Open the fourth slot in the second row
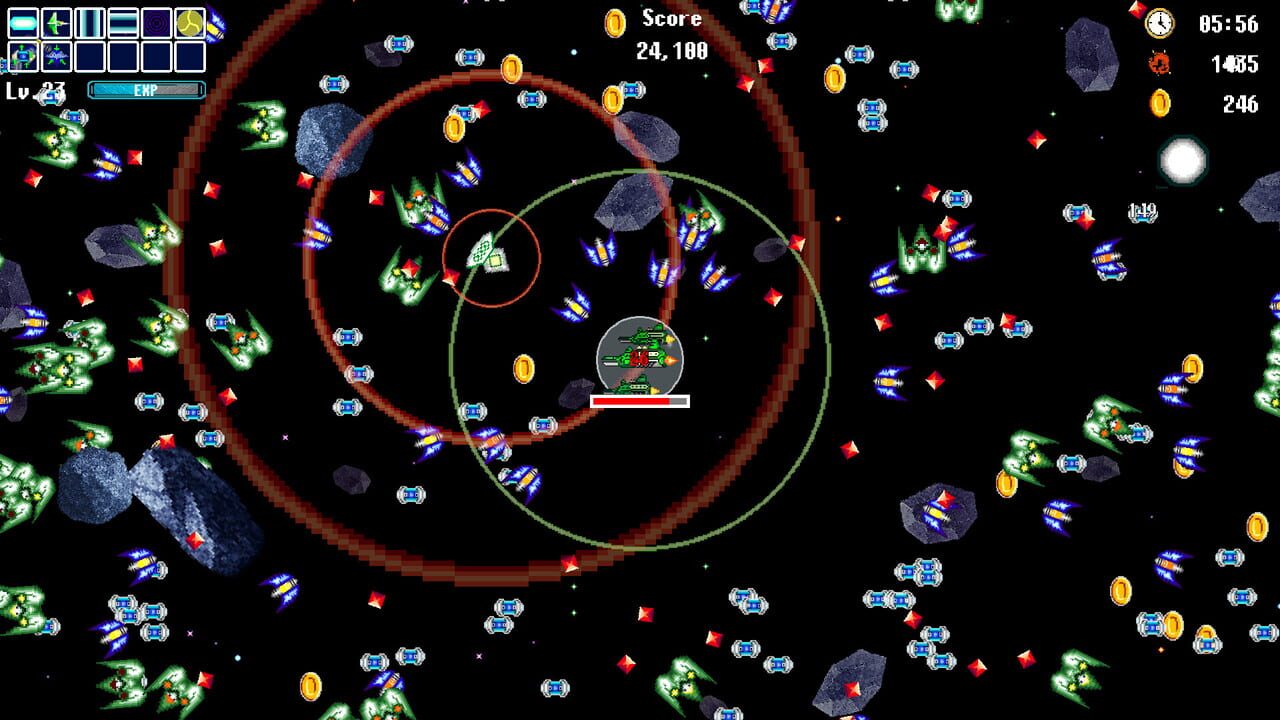Viewport: 1280px width, 720px height. coord(122,56)
